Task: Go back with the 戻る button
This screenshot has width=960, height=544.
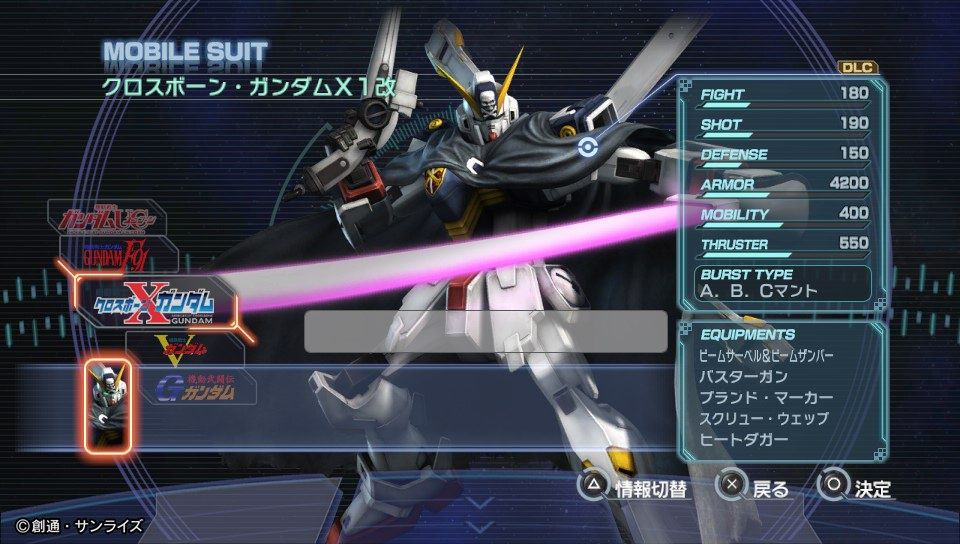Action: click(756, 488)
